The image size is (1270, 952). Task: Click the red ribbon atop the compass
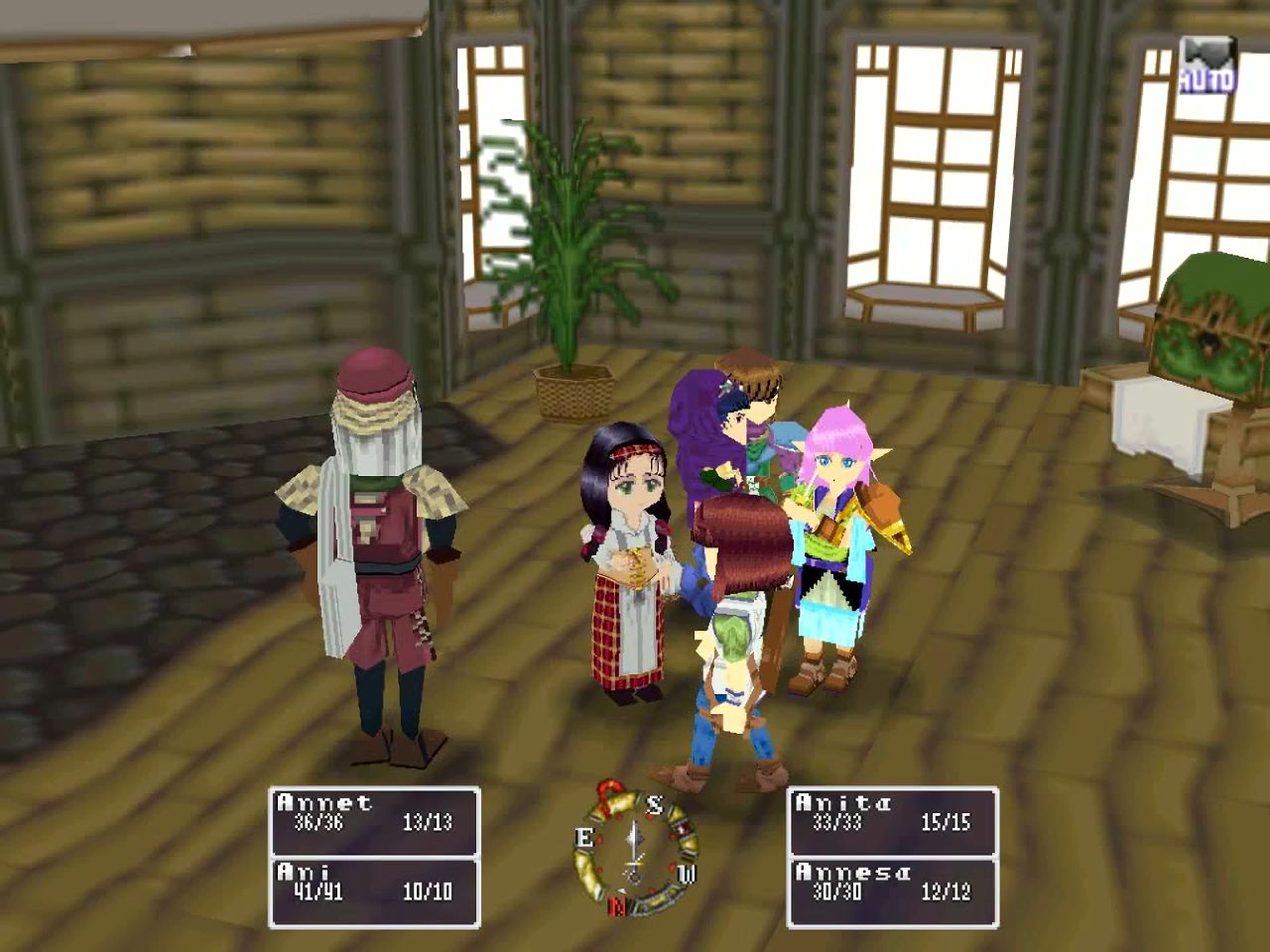pyautogui.click(x=608, y=791)
